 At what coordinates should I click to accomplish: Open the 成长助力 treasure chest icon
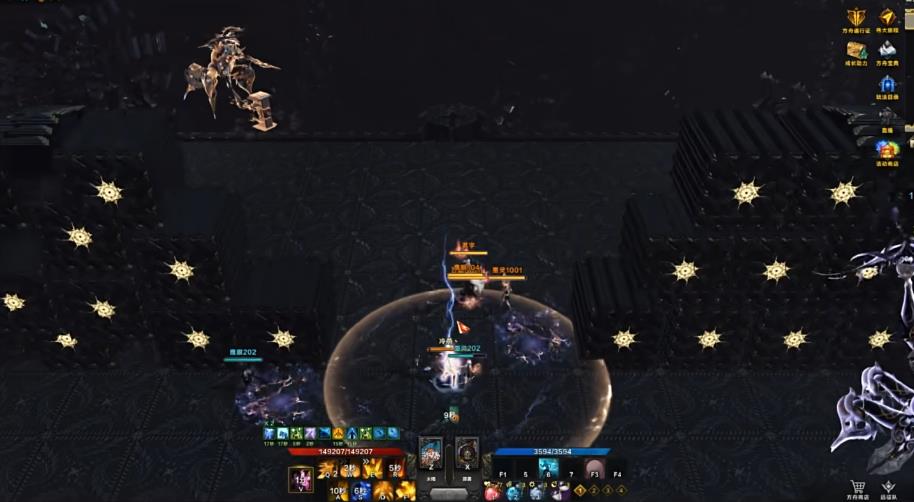(856, 50)
